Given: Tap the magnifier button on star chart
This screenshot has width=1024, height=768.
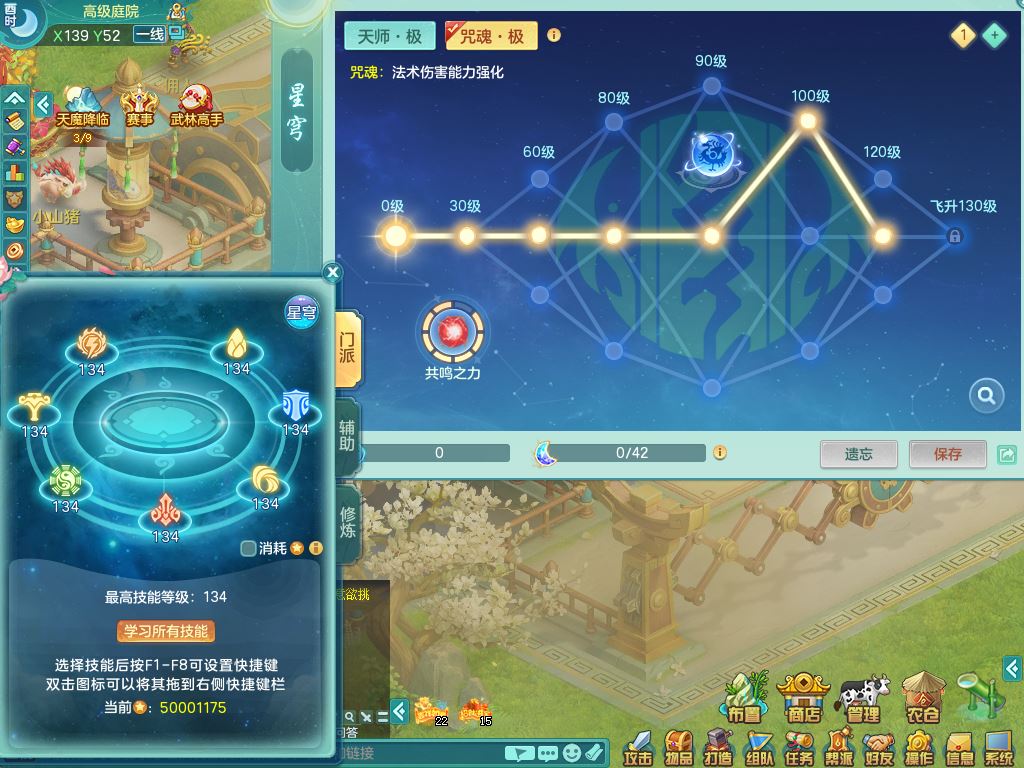Looking at the screenshot, I should pos(986,396).
